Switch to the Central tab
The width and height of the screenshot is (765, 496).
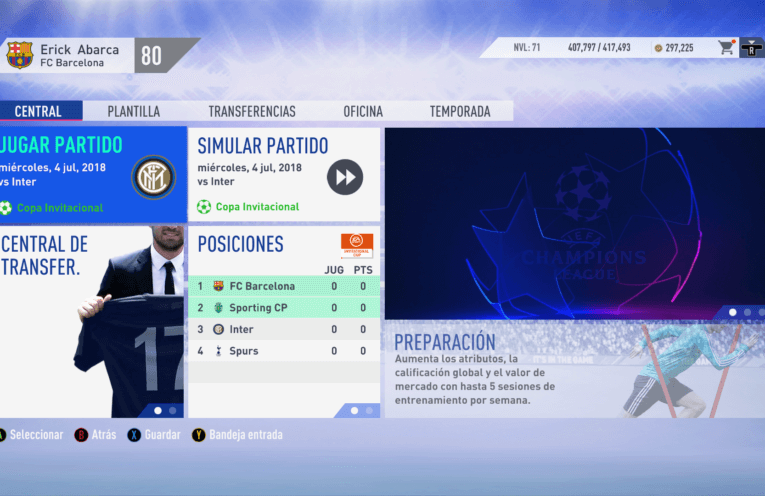coord(38,112)
